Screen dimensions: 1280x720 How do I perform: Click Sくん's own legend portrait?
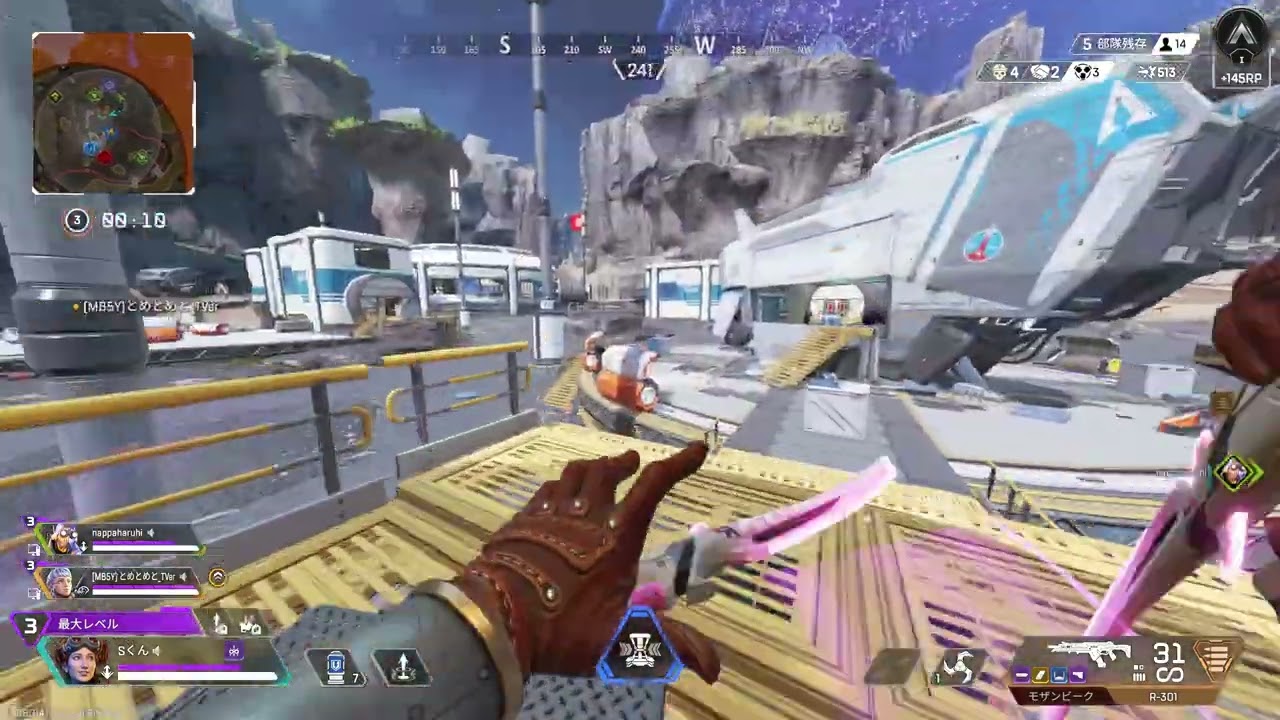point(80,659)
